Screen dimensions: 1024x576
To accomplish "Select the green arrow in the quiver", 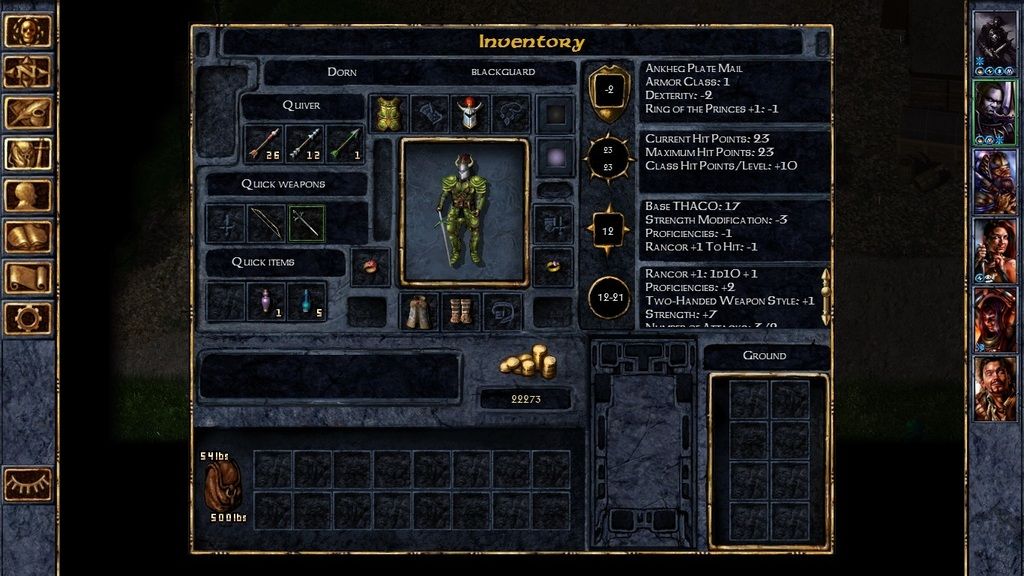I will point(345,144).
